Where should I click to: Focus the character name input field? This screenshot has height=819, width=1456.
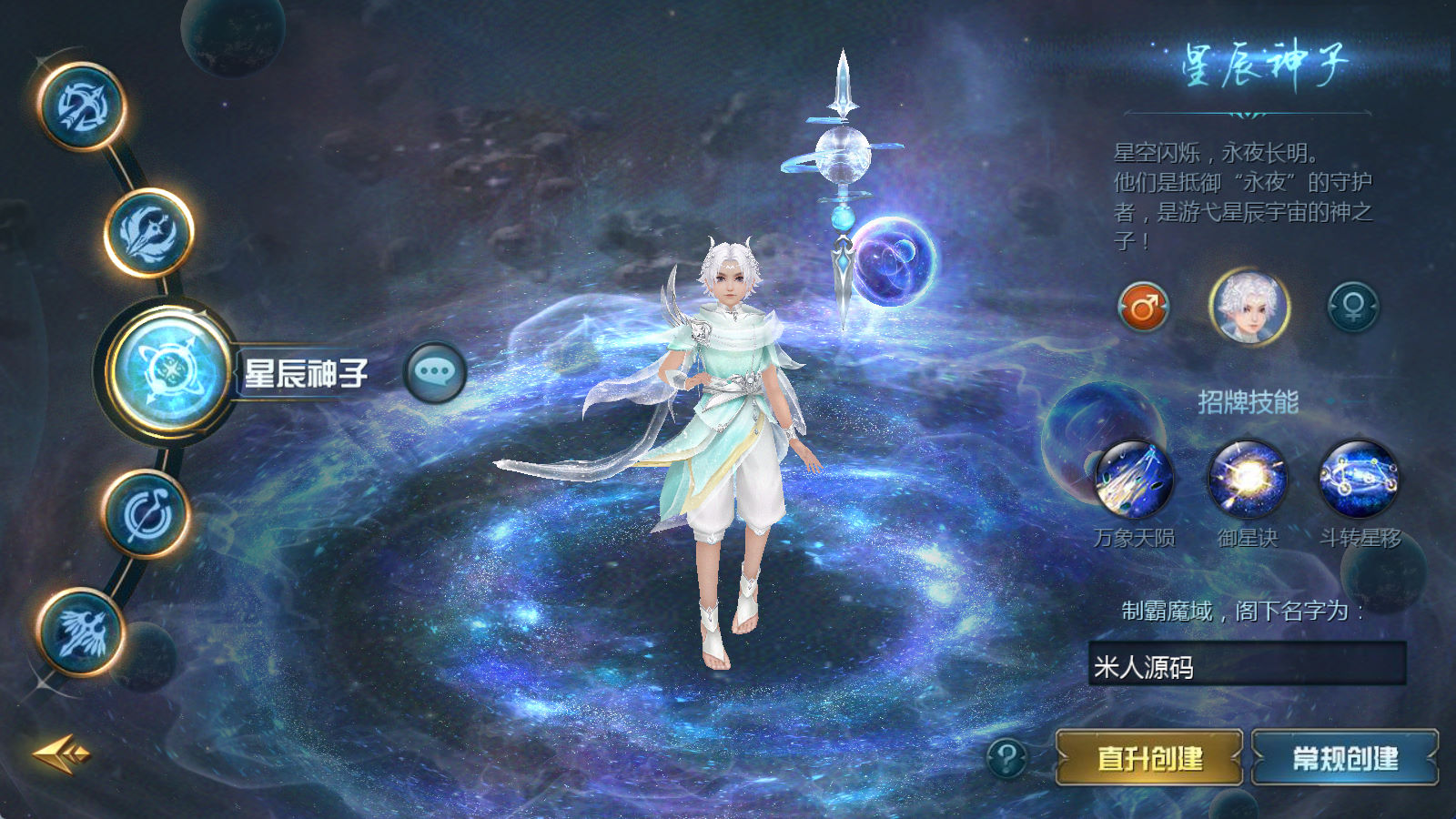tap(1247, 665)
